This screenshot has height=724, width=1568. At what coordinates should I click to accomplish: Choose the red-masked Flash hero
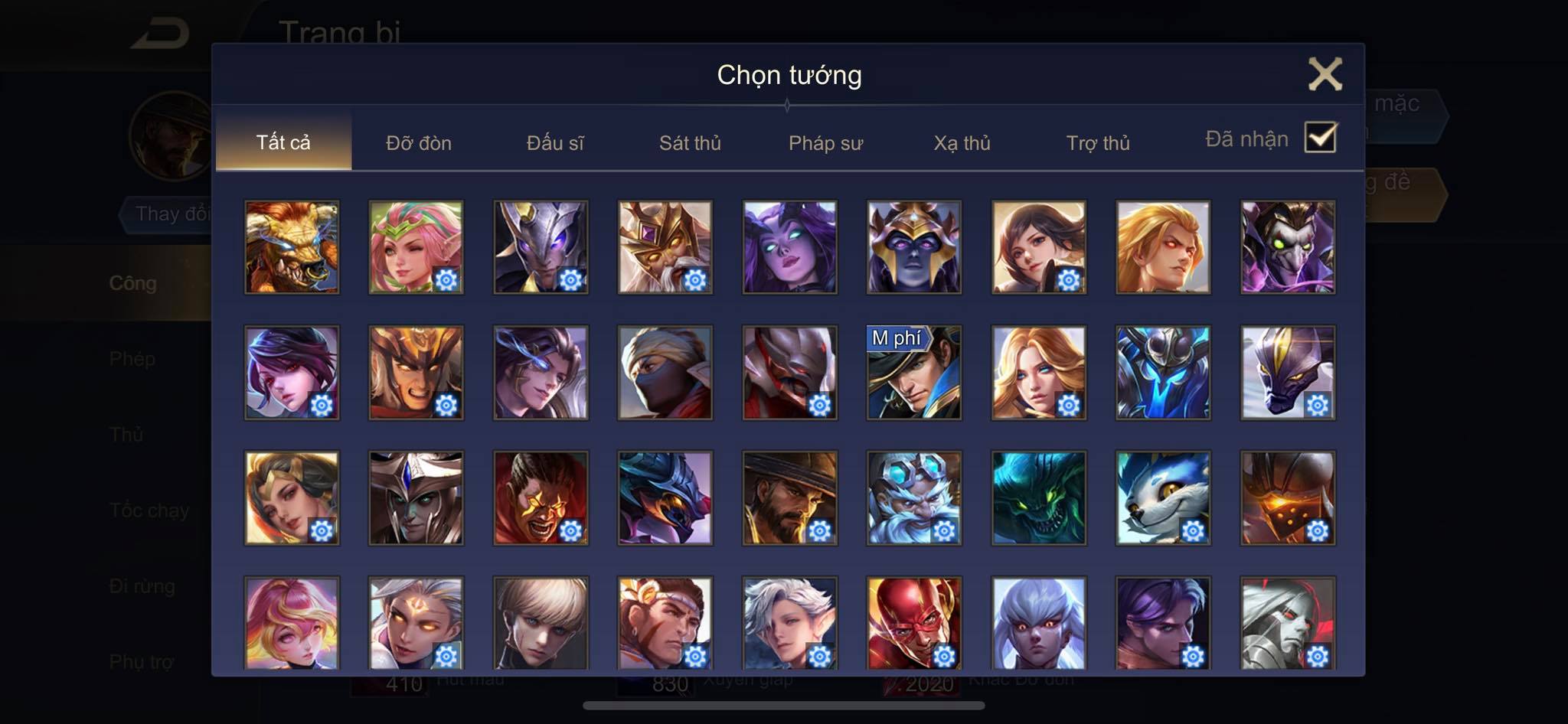(x=914, y=623)
